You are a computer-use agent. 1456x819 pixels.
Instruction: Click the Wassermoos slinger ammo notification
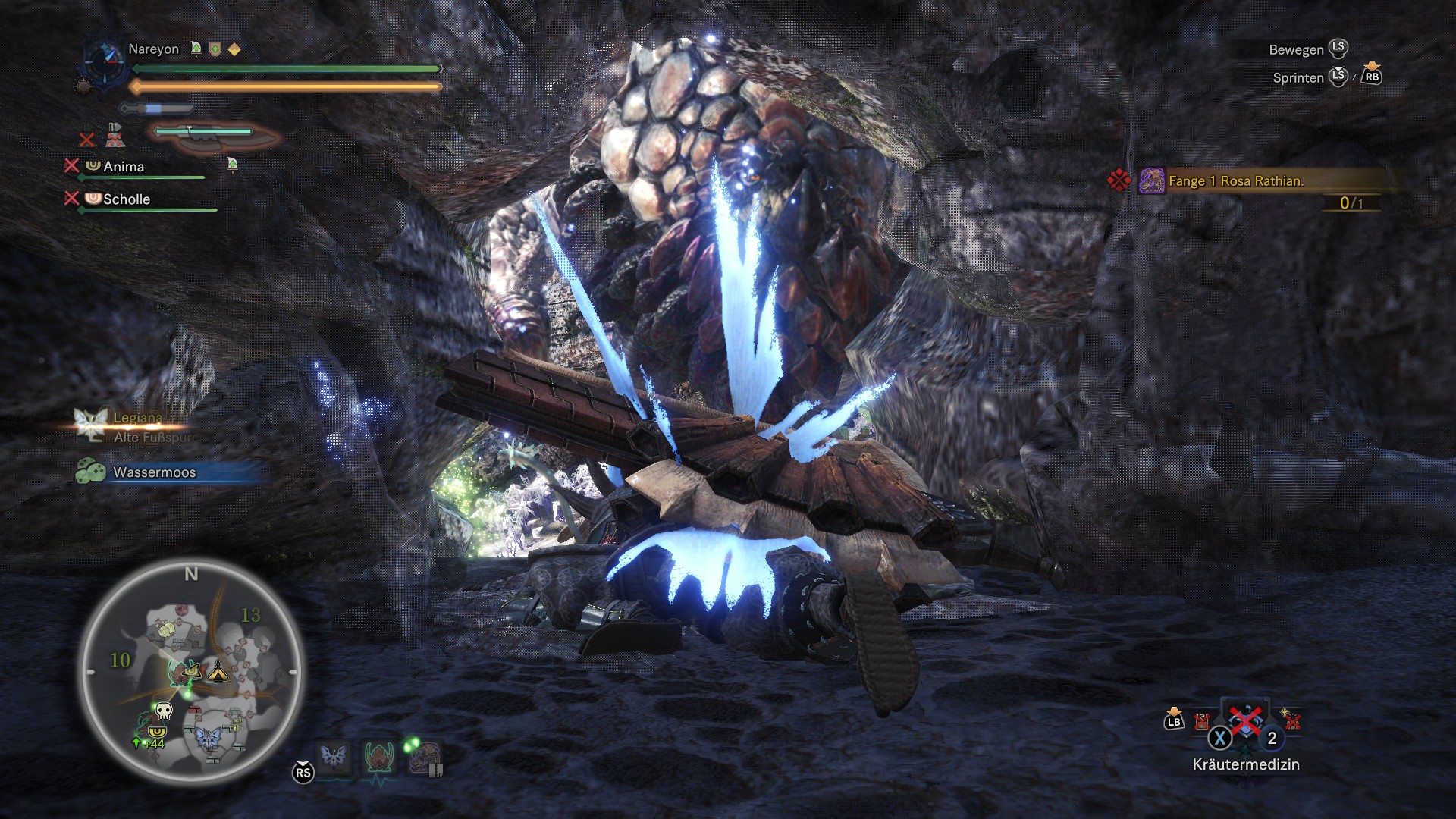click(x=154, y=472)
